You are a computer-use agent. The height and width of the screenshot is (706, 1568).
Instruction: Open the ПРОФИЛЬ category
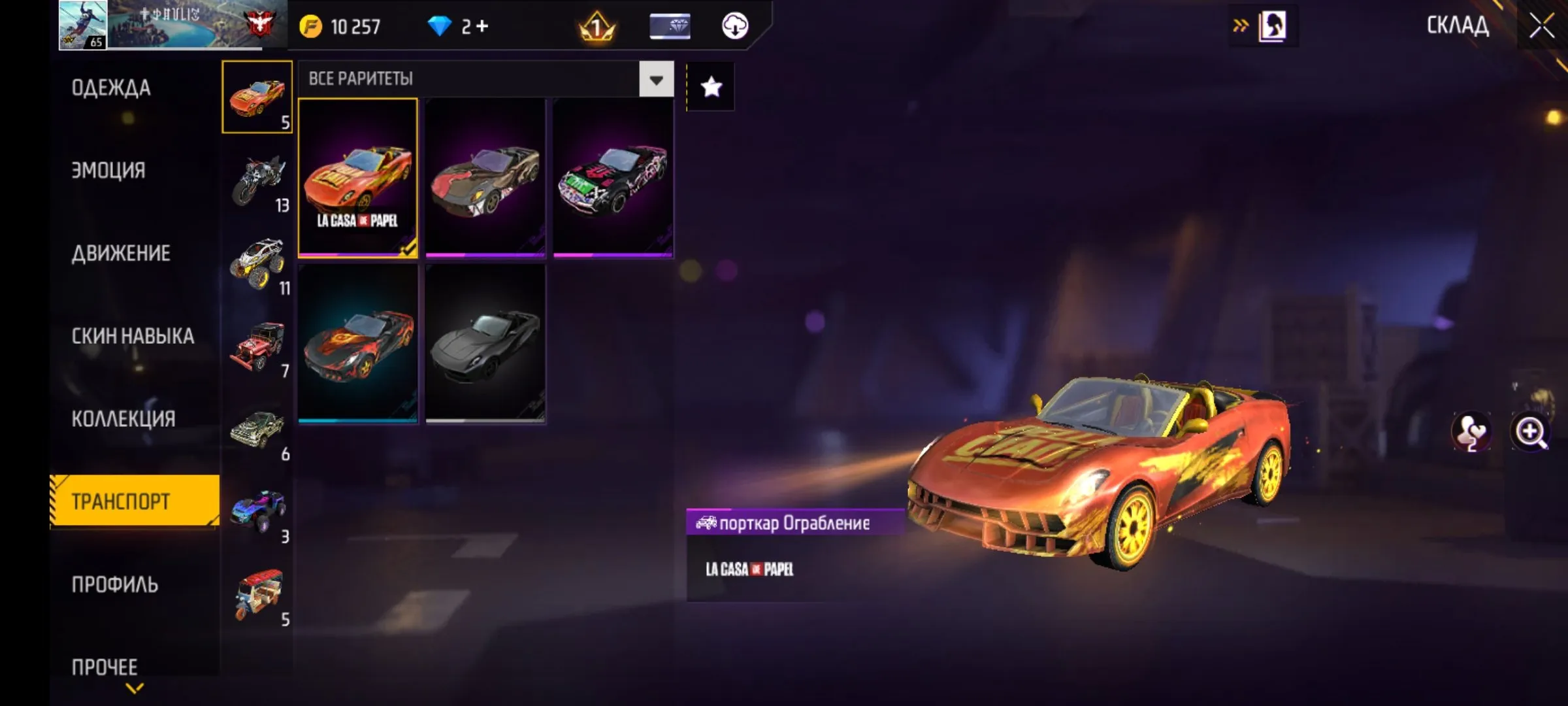115,584
